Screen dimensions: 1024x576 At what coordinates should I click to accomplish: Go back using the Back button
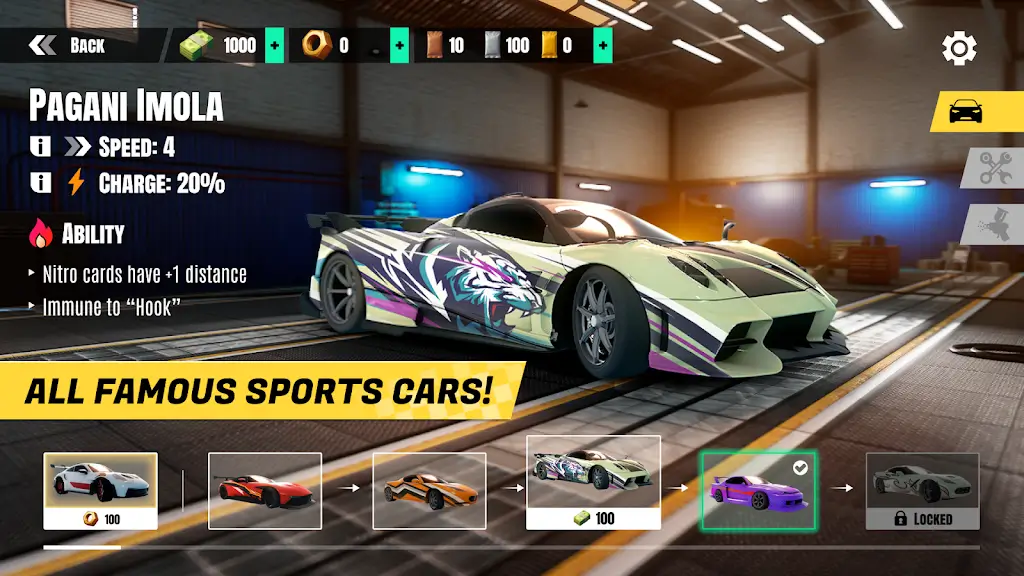click(68, 45)
